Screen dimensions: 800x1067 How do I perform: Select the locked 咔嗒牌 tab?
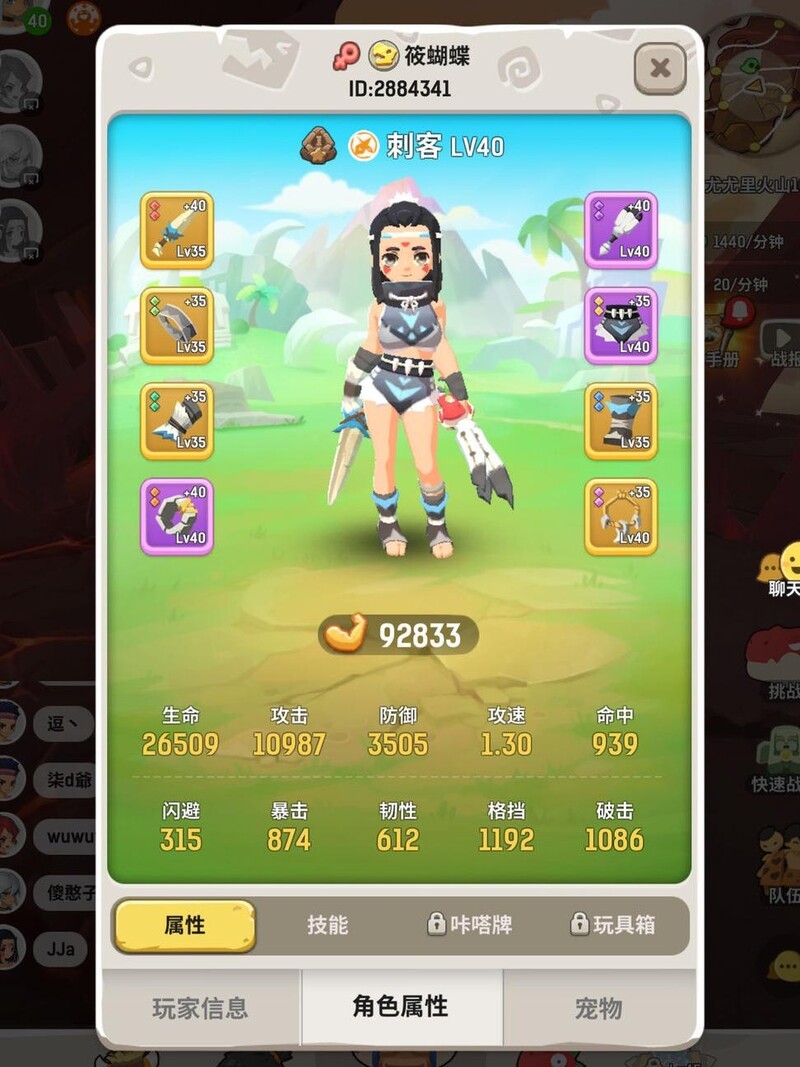pyautogui.click(x=470, y=925)
